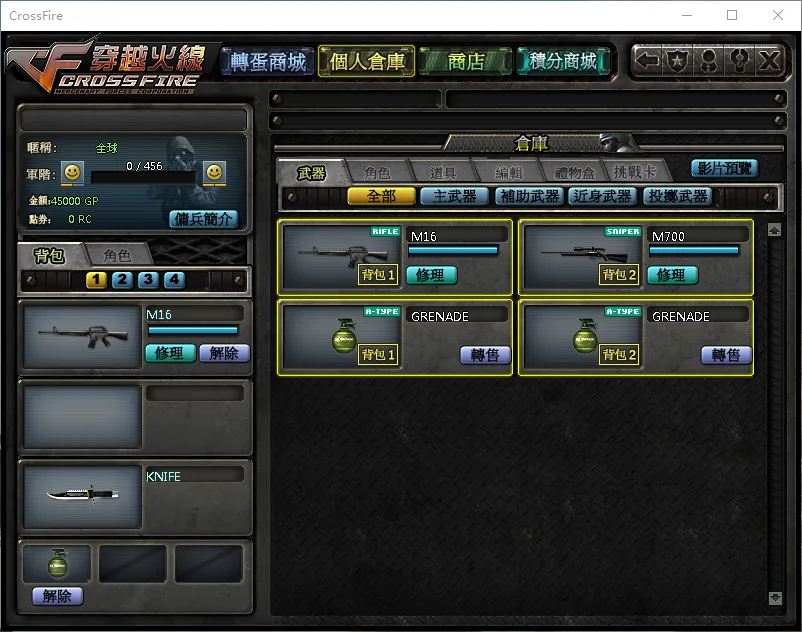Screen dimensions: 802x632
Task: Close the game with the X icon
Action: [x=768, y=61]
